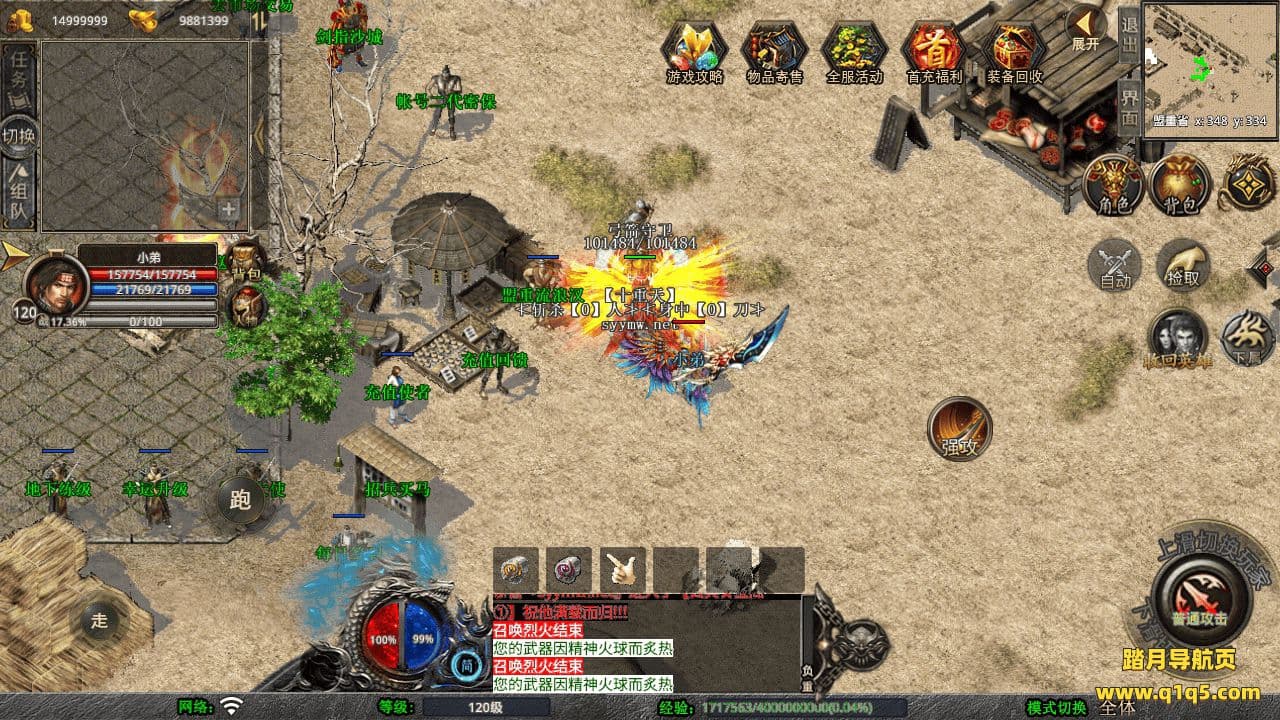Open 装备回收 equipment recycling
This screenshot has width=1280, height=720.
(x=1014, y=50)
